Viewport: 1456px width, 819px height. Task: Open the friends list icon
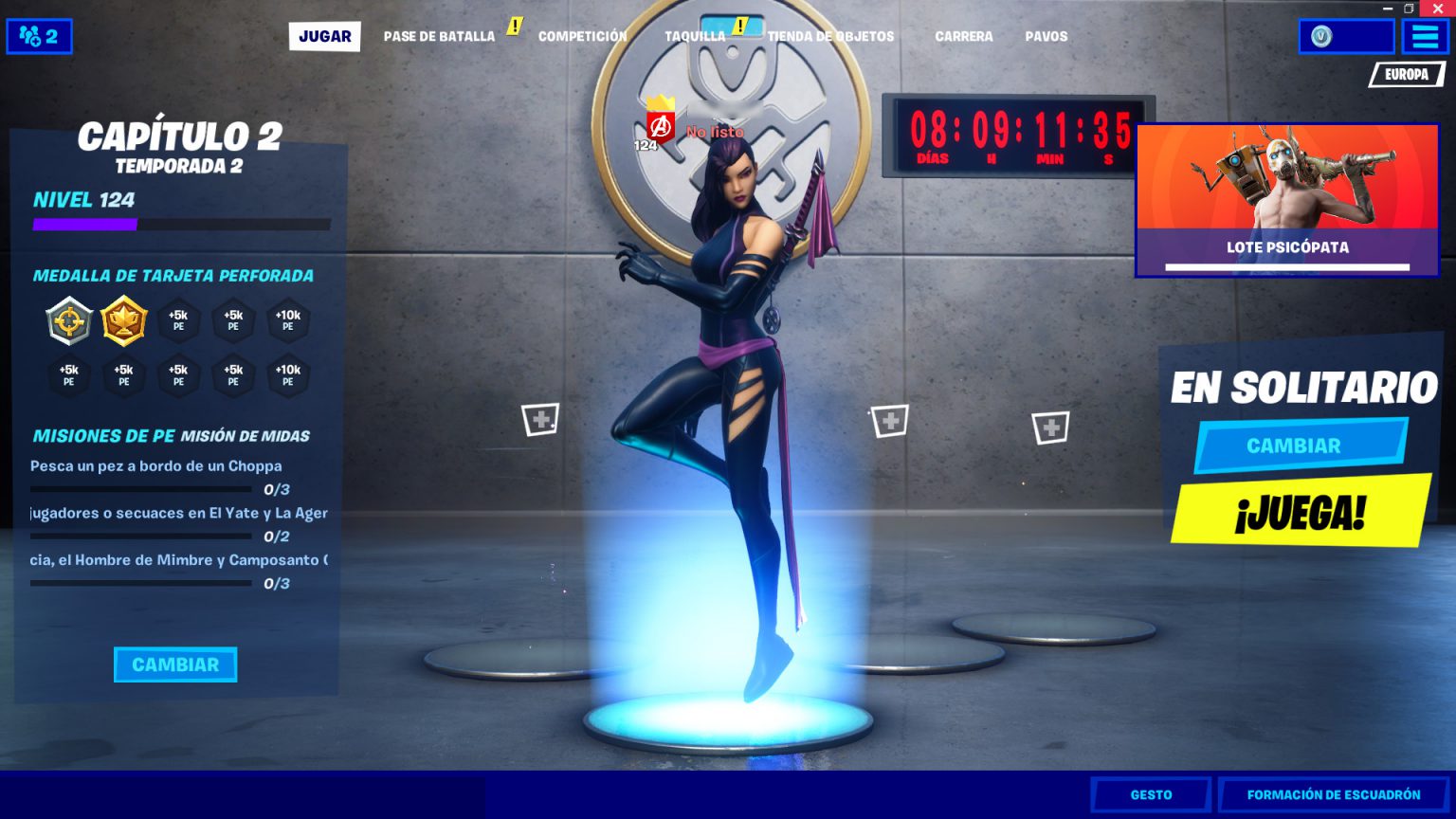point(39,37)
